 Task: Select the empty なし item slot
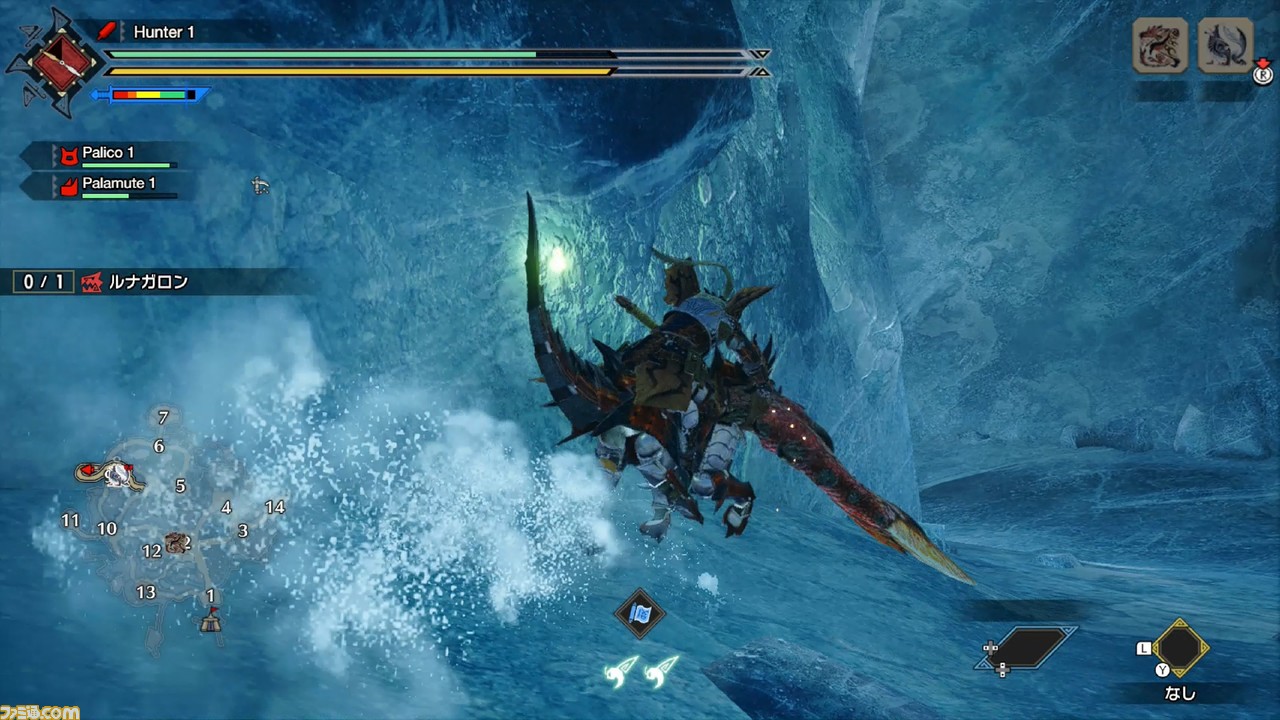(x=1181, y=649)
